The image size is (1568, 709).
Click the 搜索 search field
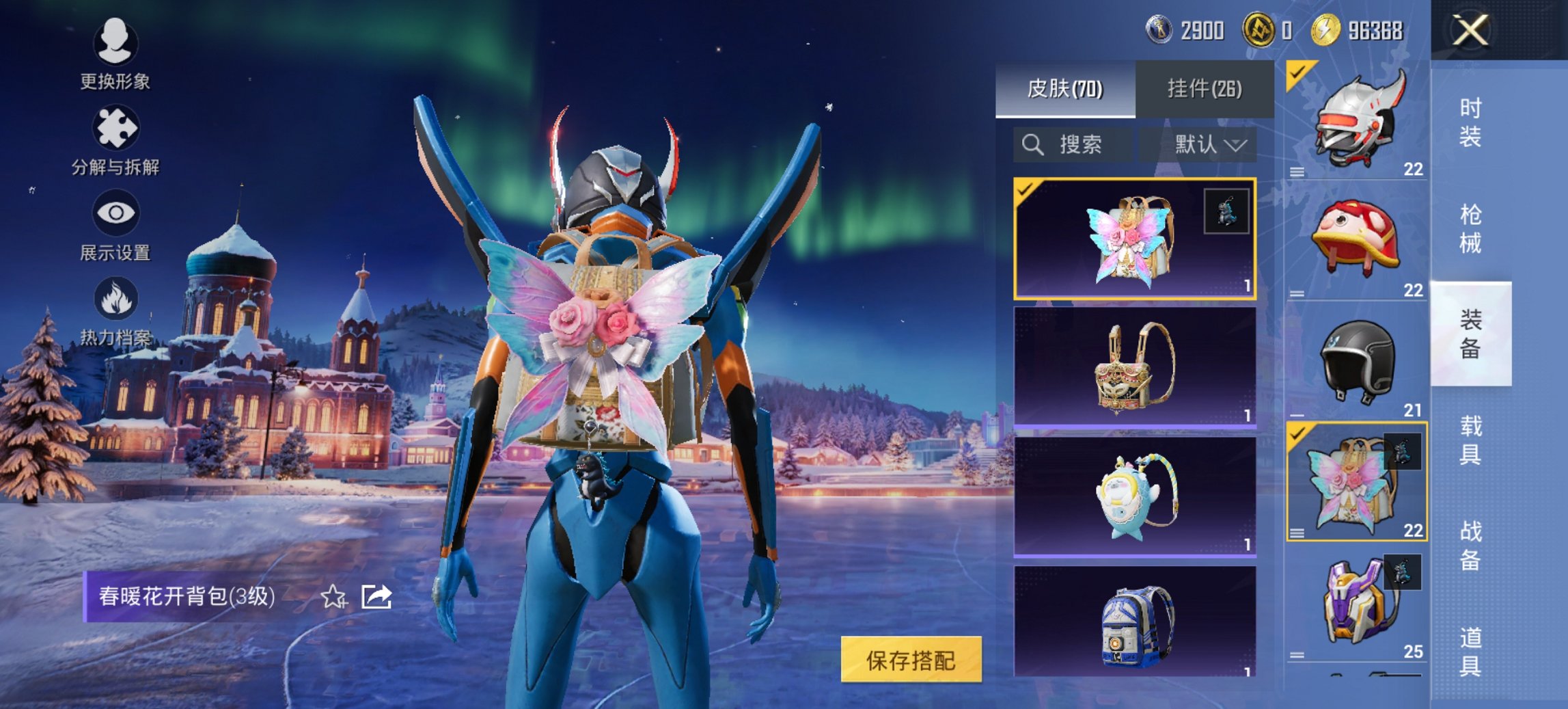click(1071, 144)
